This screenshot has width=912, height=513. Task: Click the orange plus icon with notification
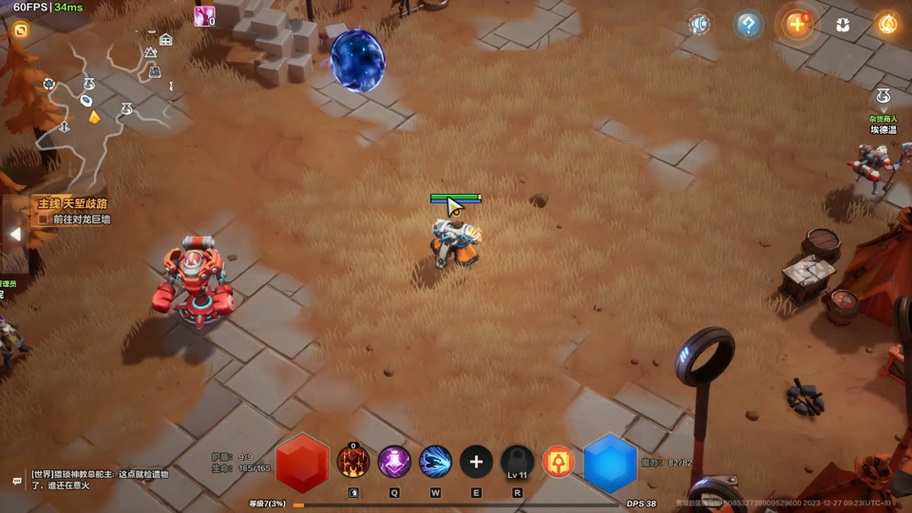tap(797, 25)
